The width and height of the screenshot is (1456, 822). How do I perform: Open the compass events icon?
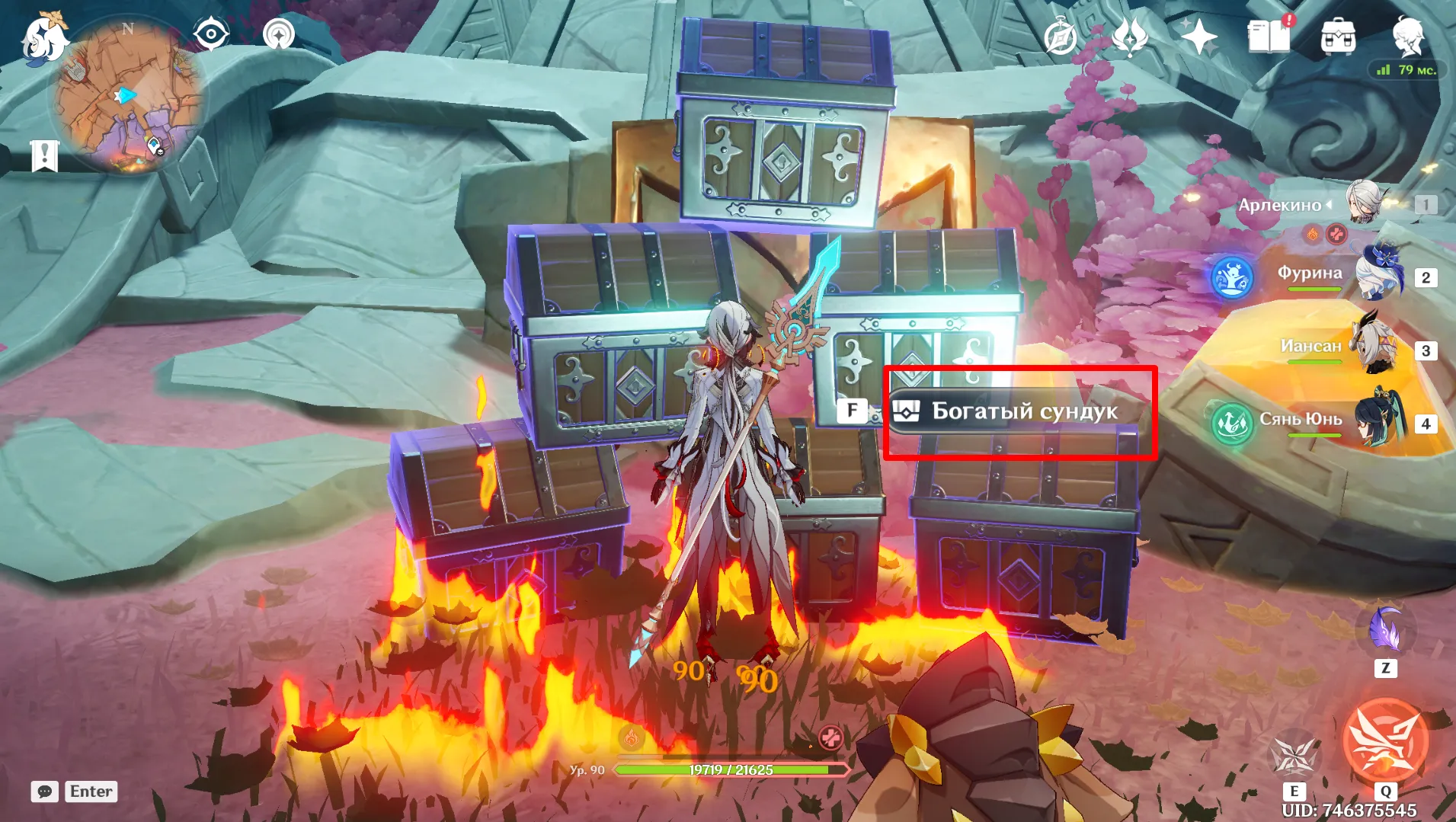pos(1061,37)
